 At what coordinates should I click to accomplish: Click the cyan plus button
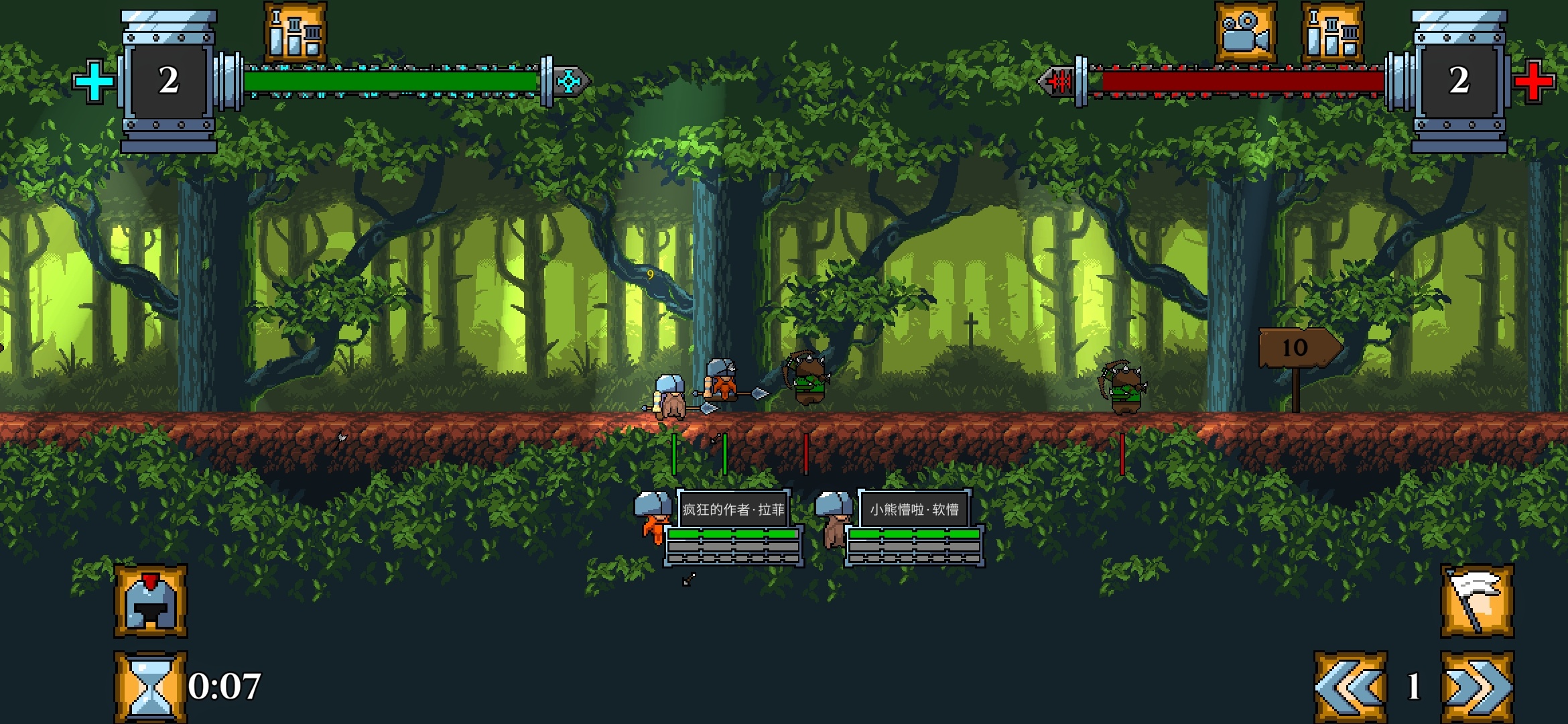[94, 81]
